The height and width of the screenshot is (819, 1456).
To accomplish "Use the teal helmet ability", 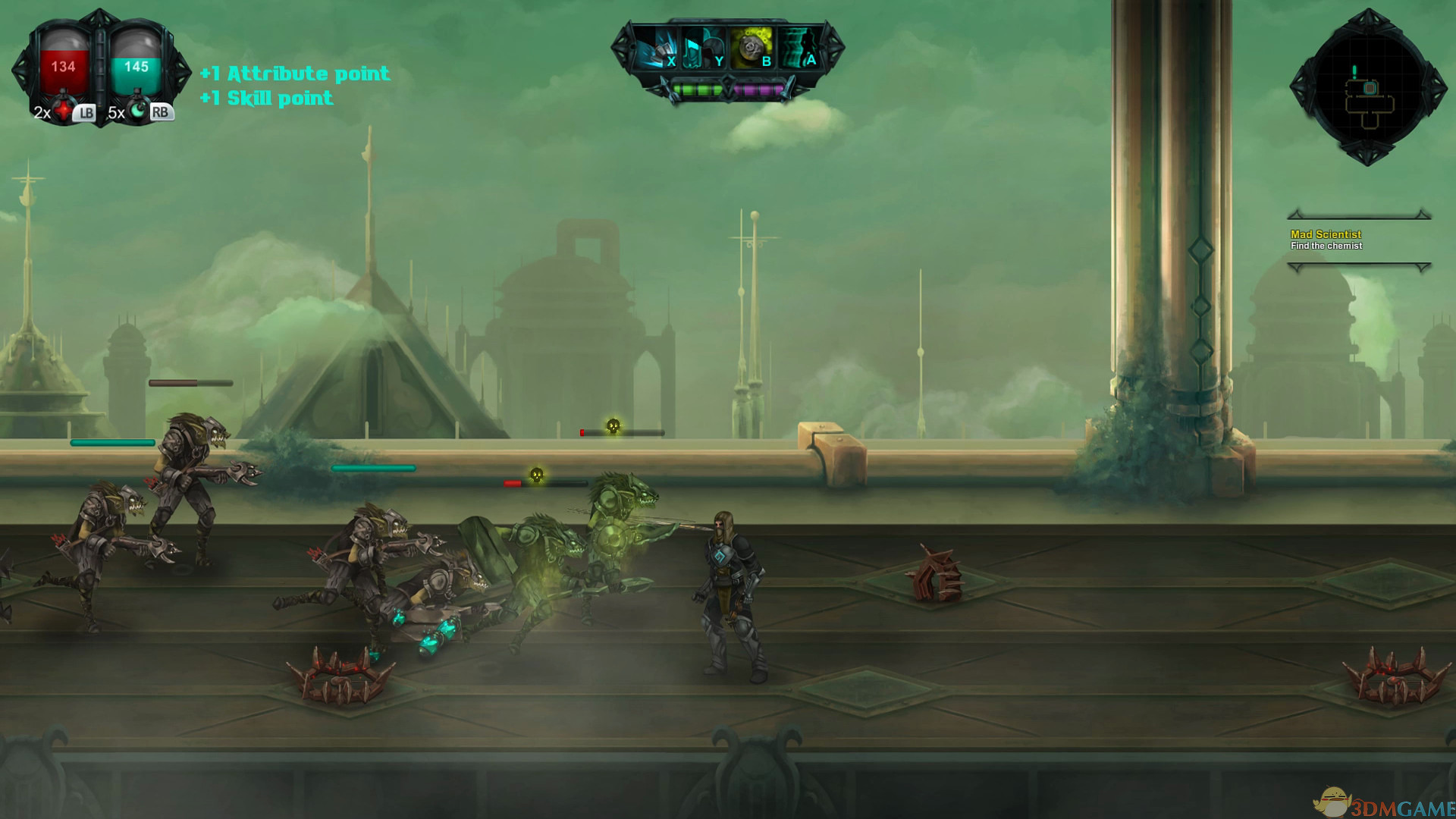I will click(x=703, y=48).
